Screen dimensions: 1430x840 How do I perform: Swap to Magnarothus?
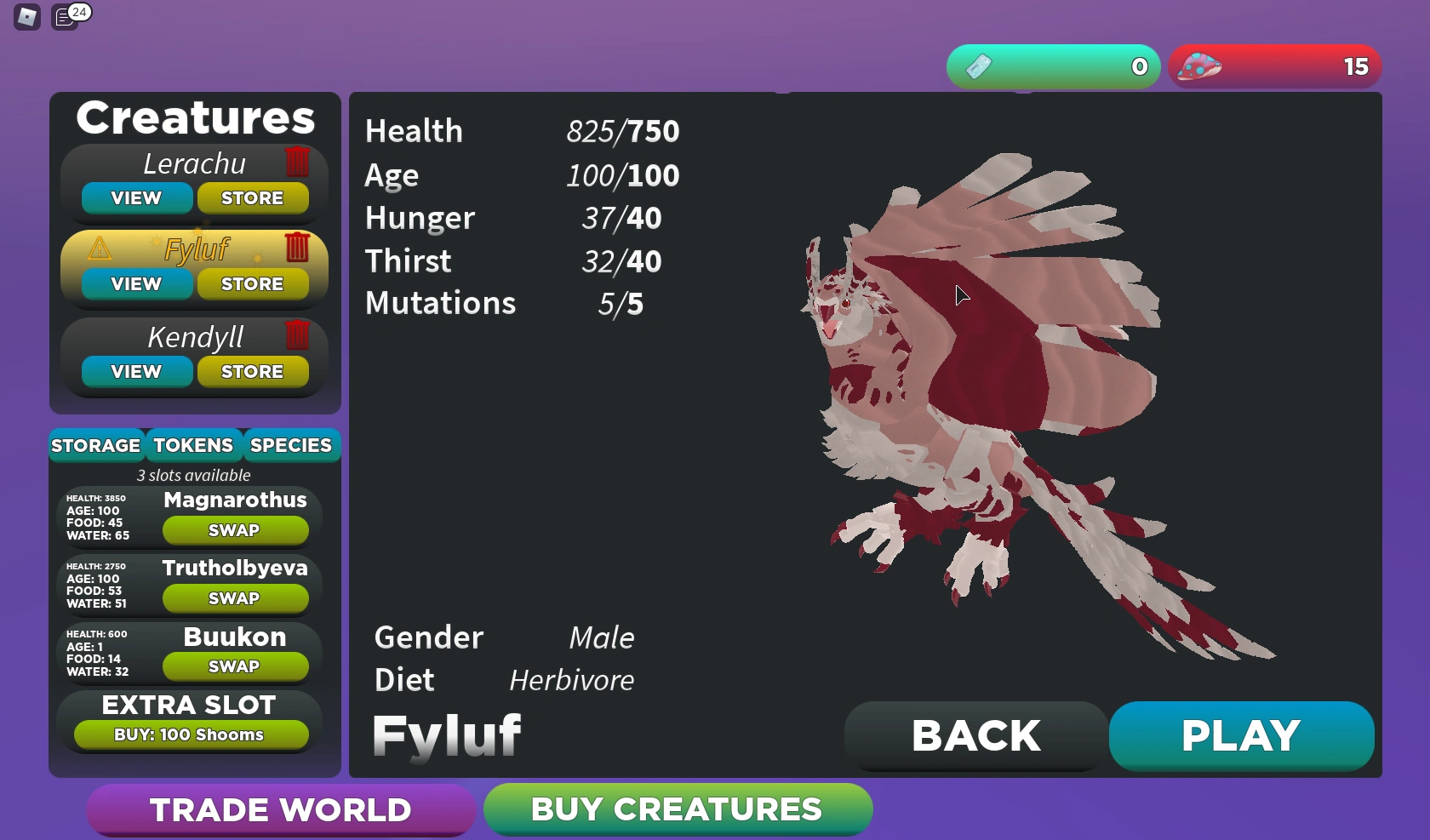[235, 529]
